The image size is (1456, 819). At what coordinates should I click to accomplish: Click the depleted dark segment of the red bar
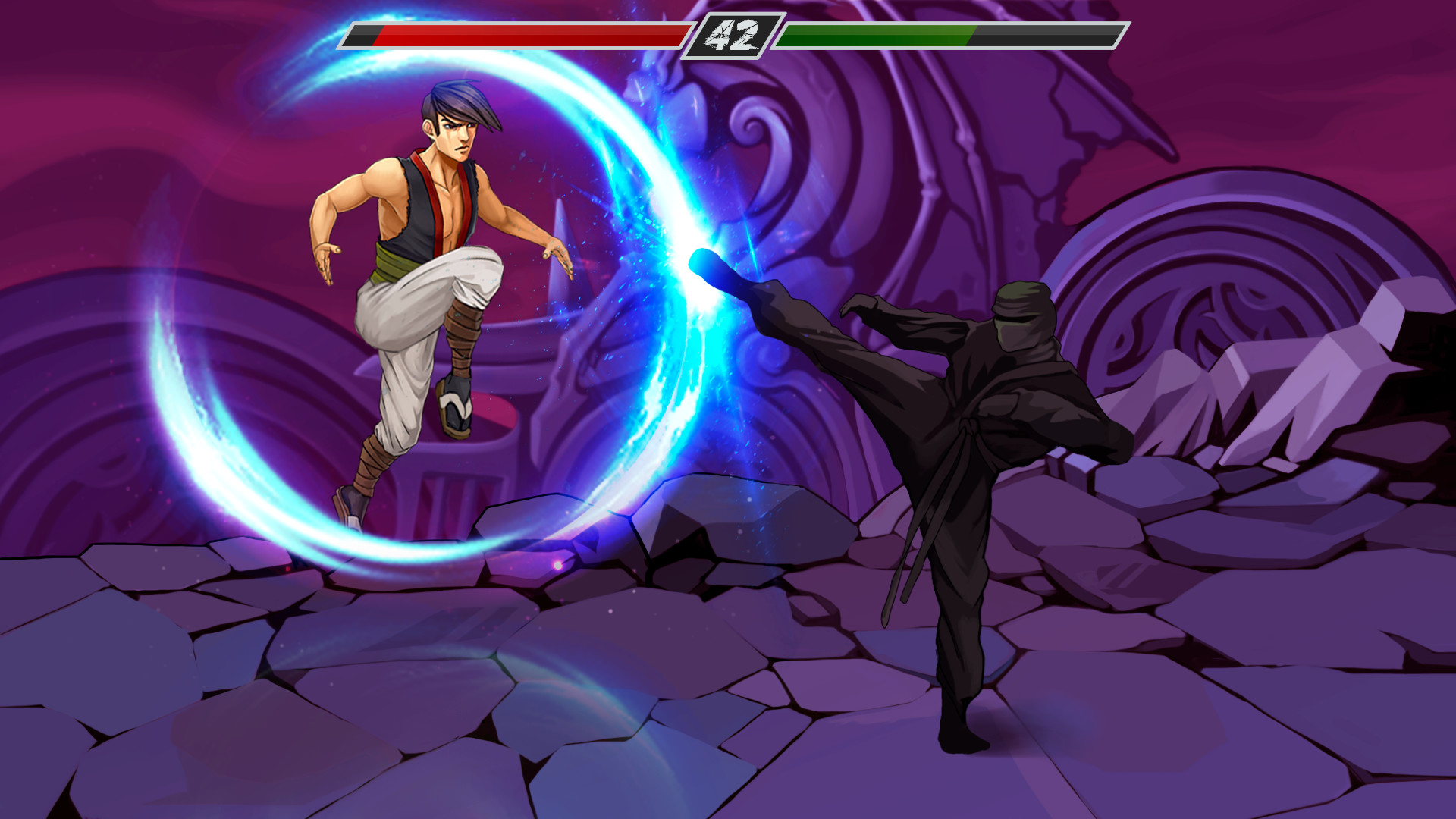coord(362,34)
